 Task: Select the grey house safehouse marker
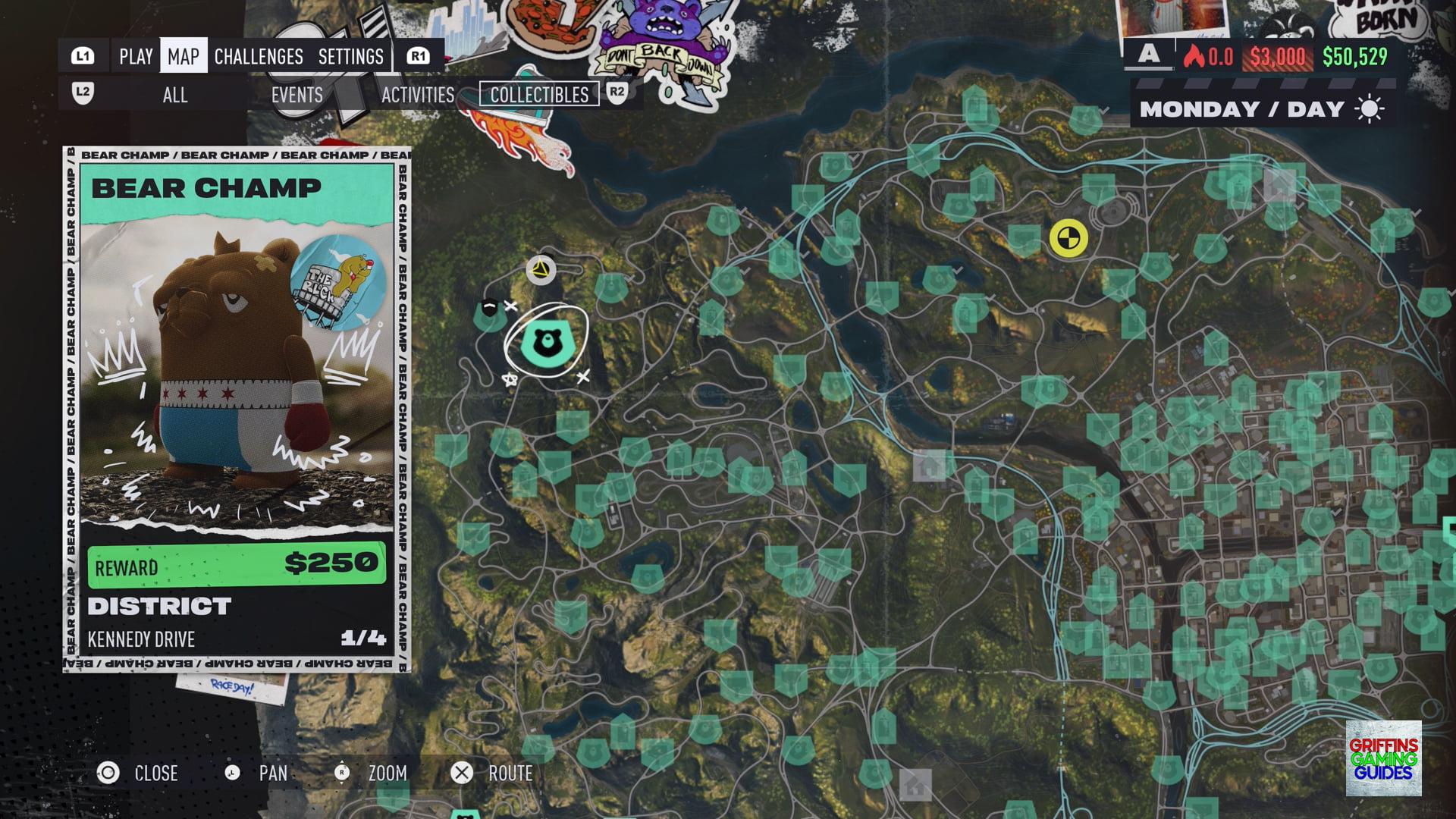point(930,465)
